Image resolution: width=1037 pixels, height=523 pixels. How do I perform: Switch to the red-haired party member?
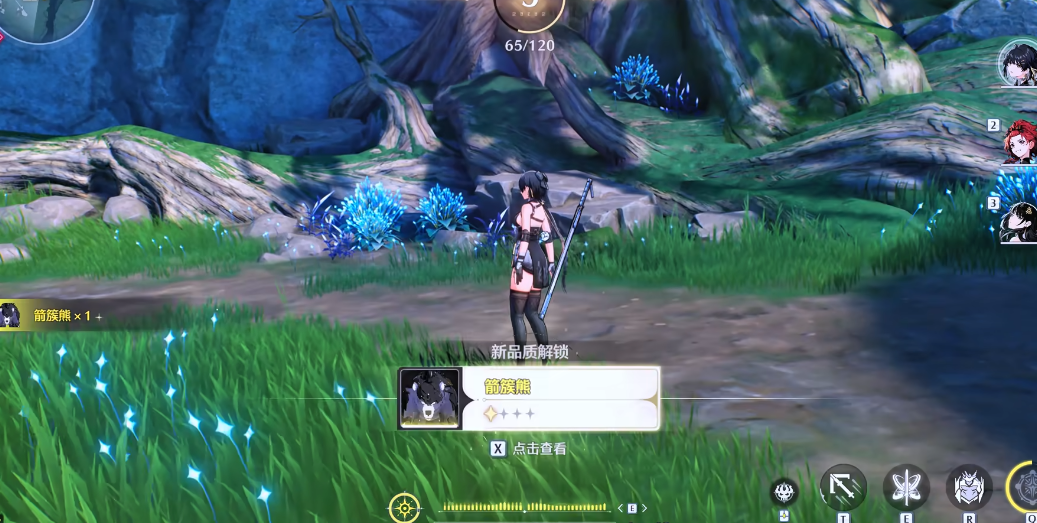pos(1020,143)
